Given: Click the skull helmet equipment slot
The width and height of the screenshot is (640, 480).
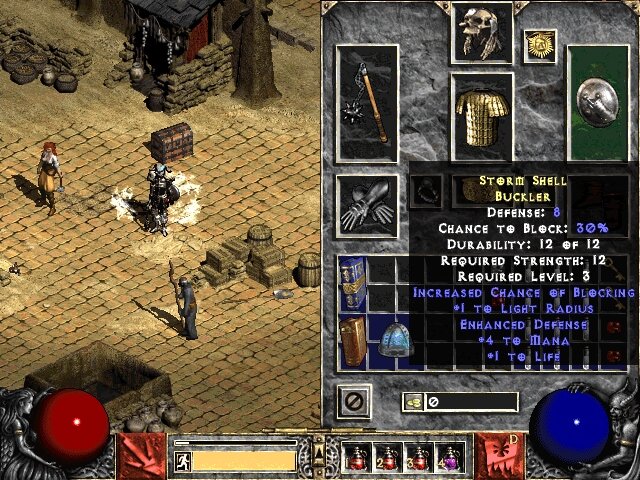Looking at the screenshot, I should [483, 32].
